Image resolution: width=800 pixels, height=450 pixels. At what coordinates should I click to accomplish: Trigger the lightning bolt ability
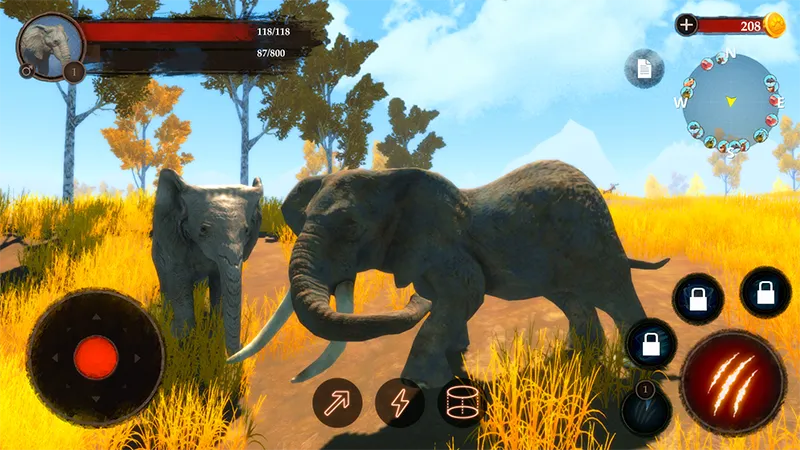pos(399,403)
